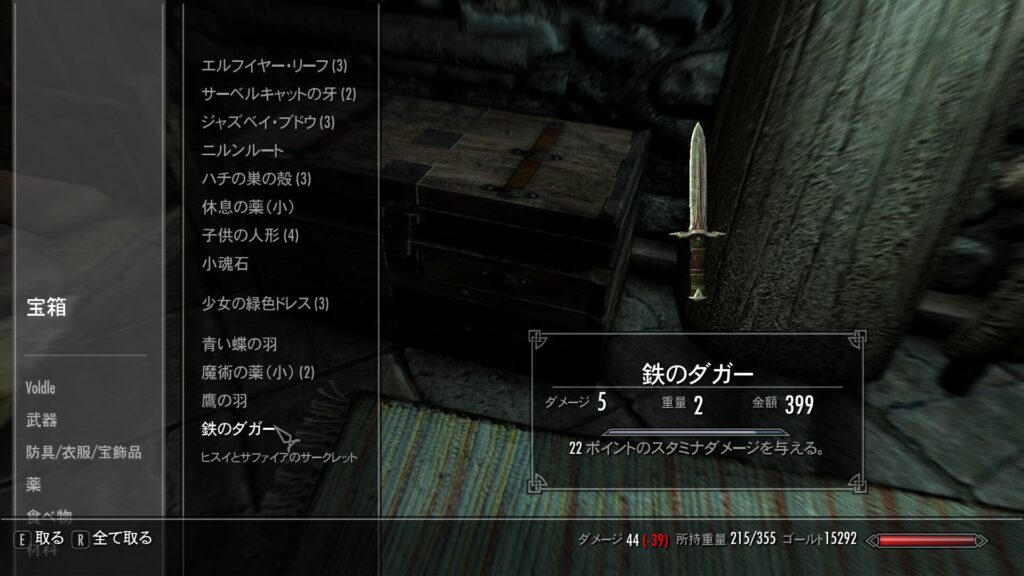Select 青い蝶の羽 in the list

(x=239, y=344)
